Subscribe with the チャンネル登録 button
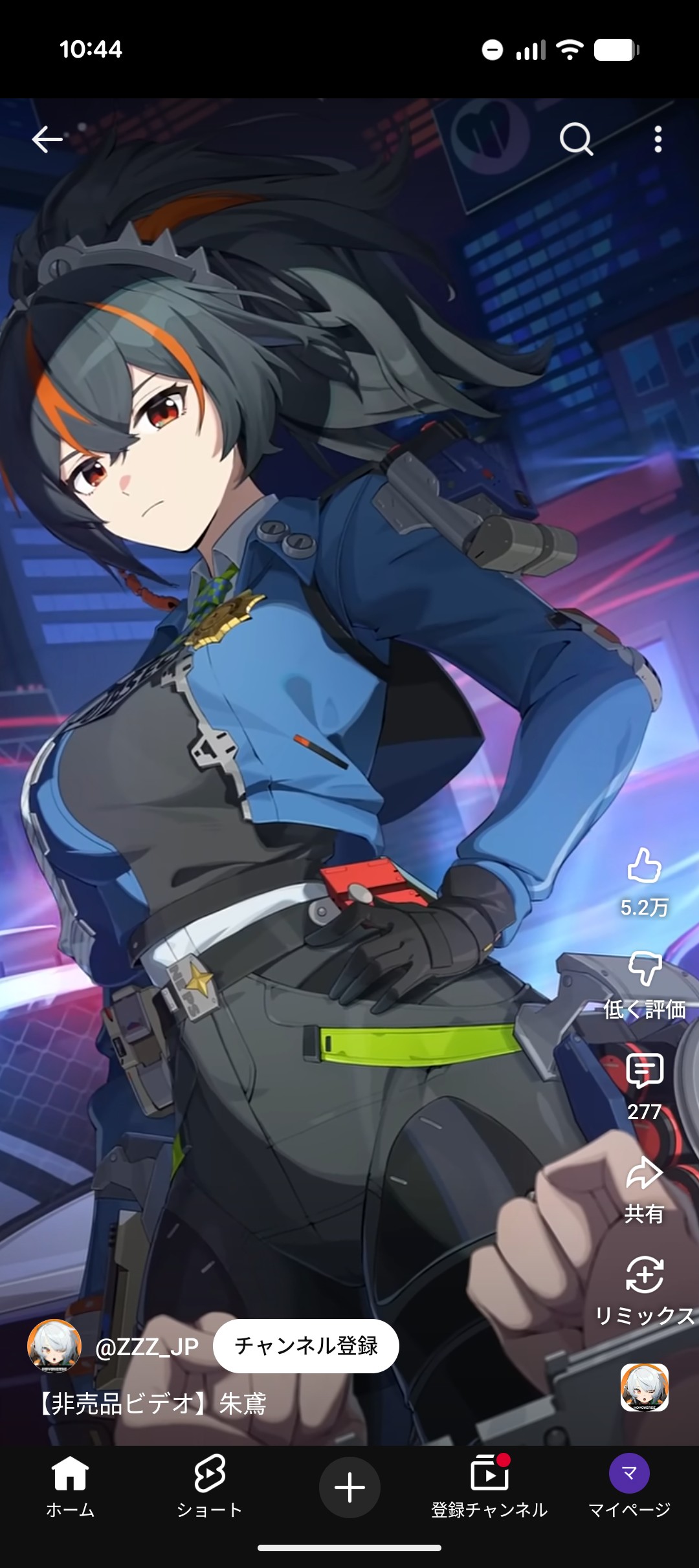This screenshot has height=1568, width=699. point(306,1346)
